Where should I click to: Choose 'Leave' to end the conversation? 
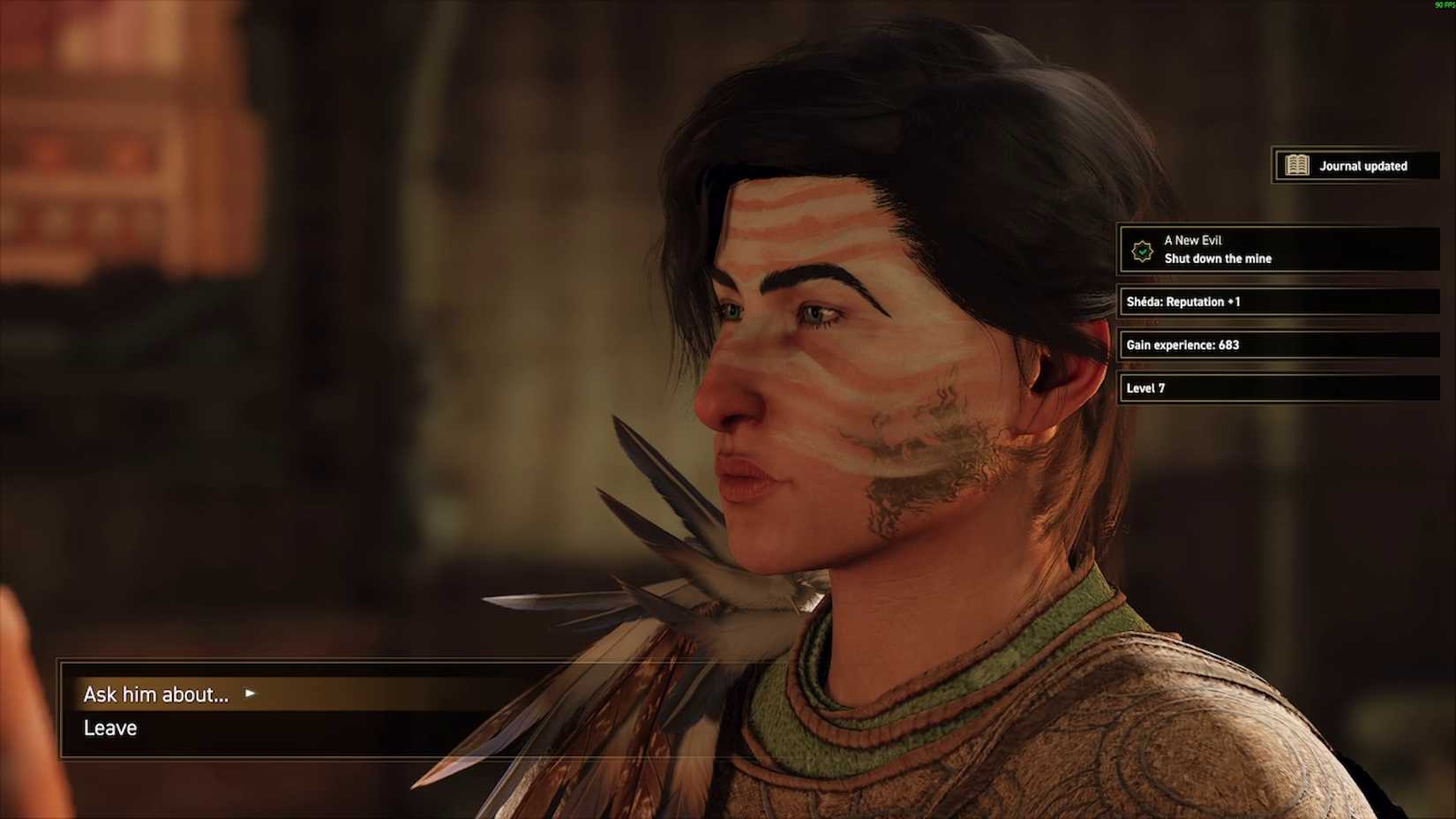[x=109, y=728]
